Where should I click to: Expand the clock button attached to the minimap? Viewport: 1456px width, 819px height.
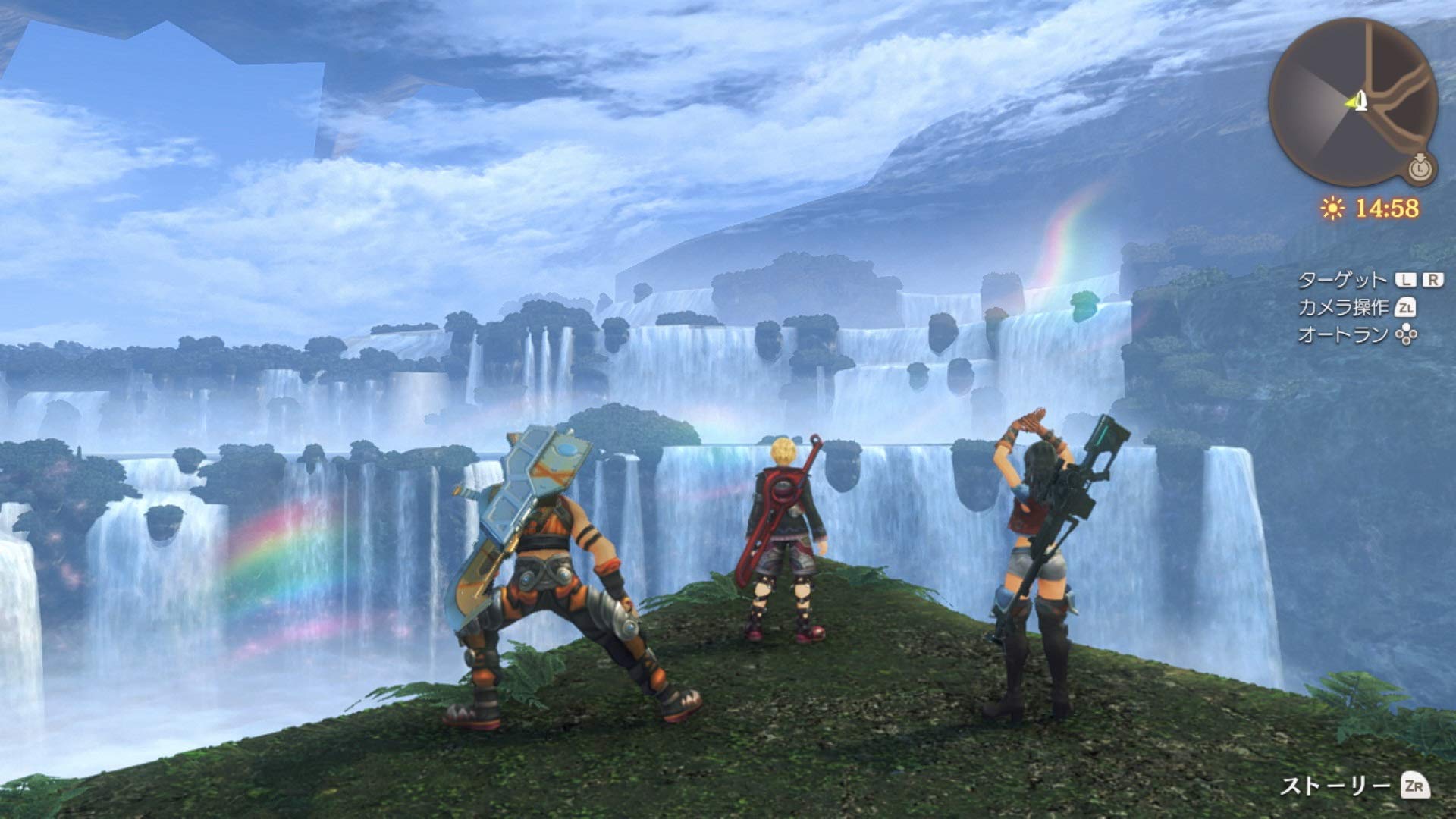point(1419,170)
